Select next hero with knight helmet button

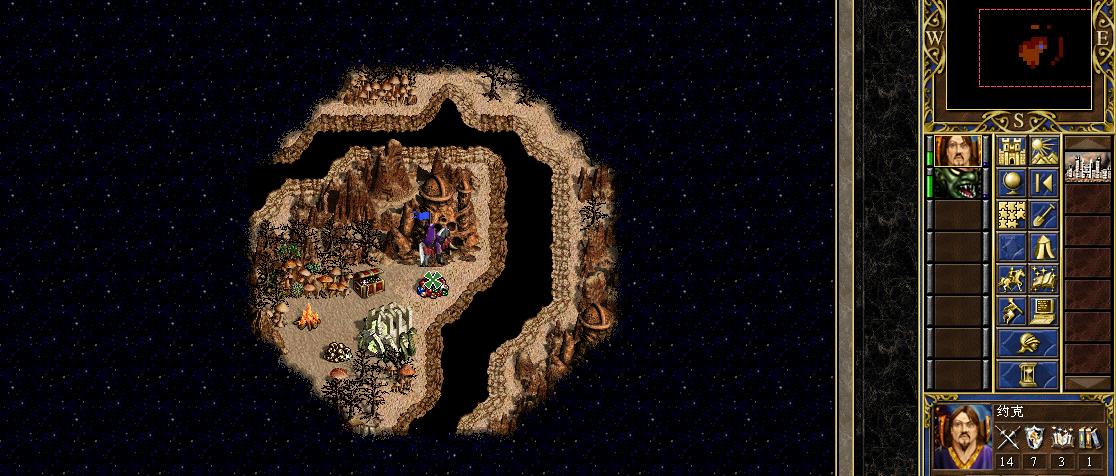pyautogui.click(x=1027, y=343)
